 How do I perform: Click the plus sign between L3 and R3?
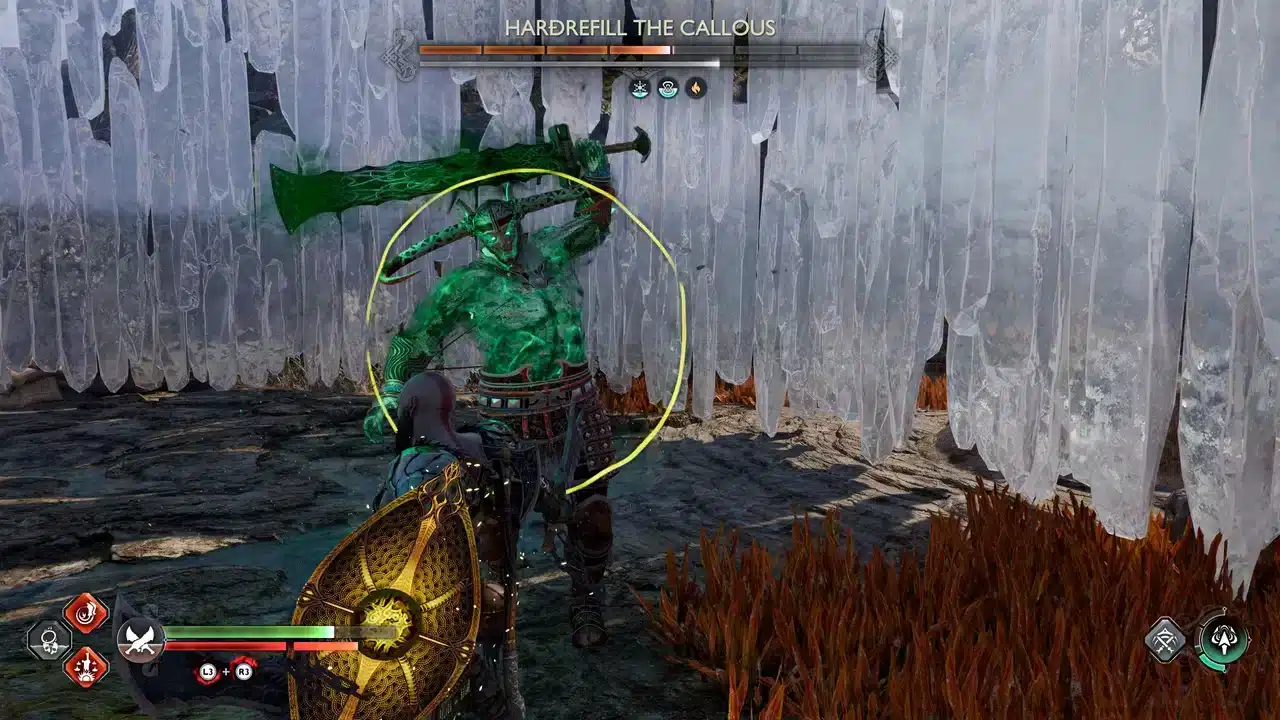click(x=226, y=672)
